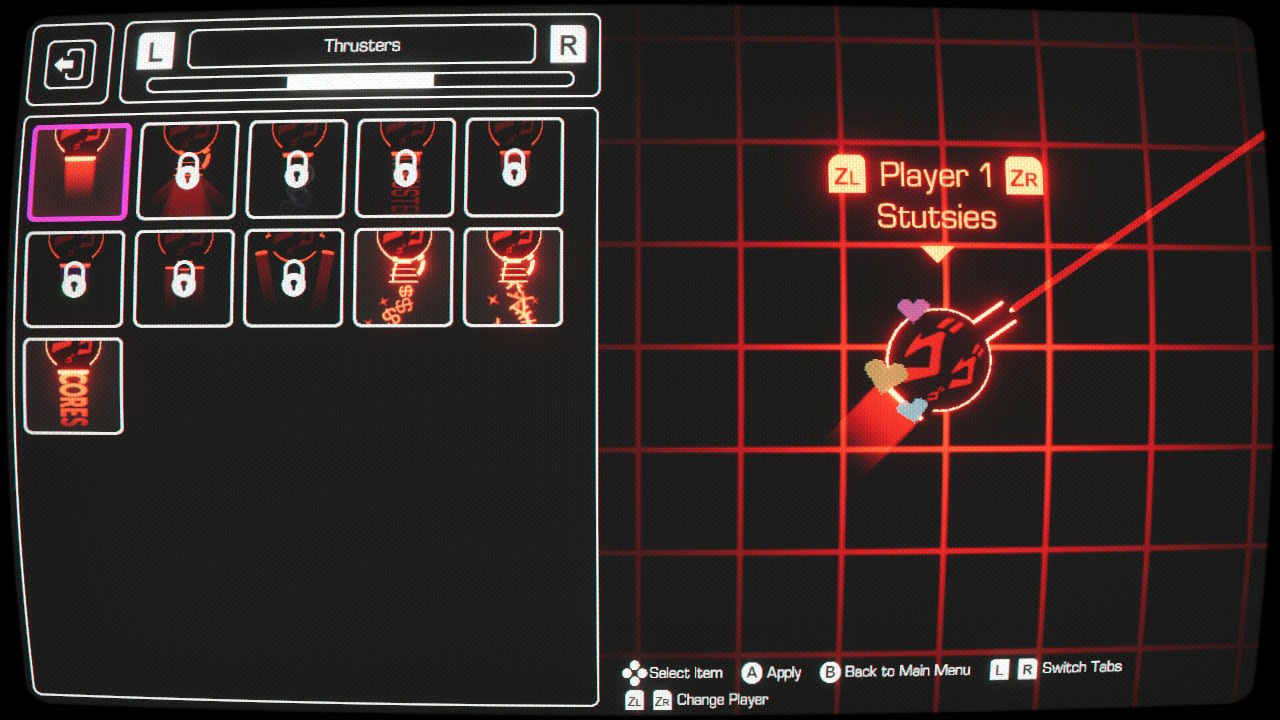
Task: Click the locked thruster with vertical text banner
Action: pyautogui.click(x=403, y=168)
